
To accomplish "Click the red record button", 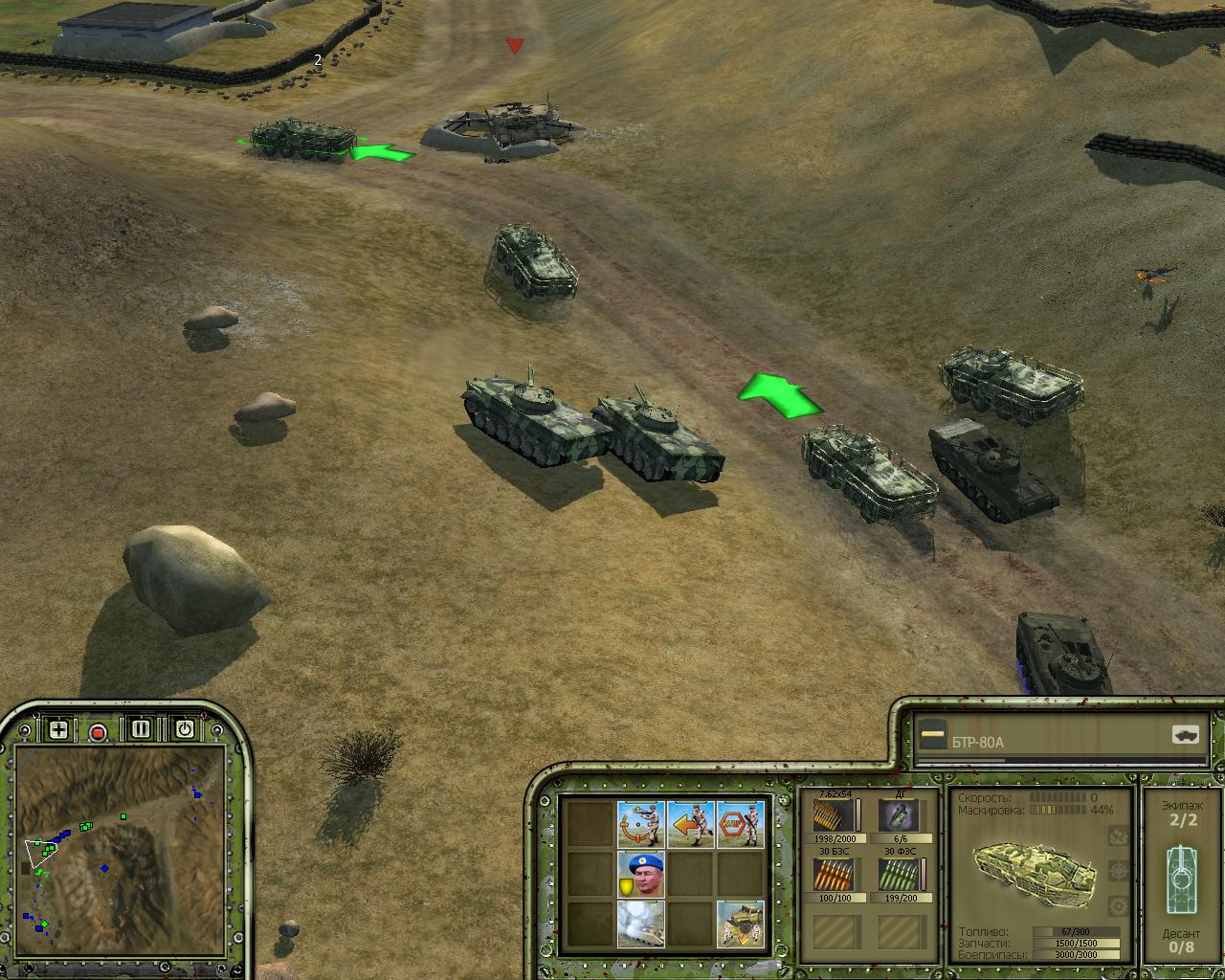I will (98, 732).
